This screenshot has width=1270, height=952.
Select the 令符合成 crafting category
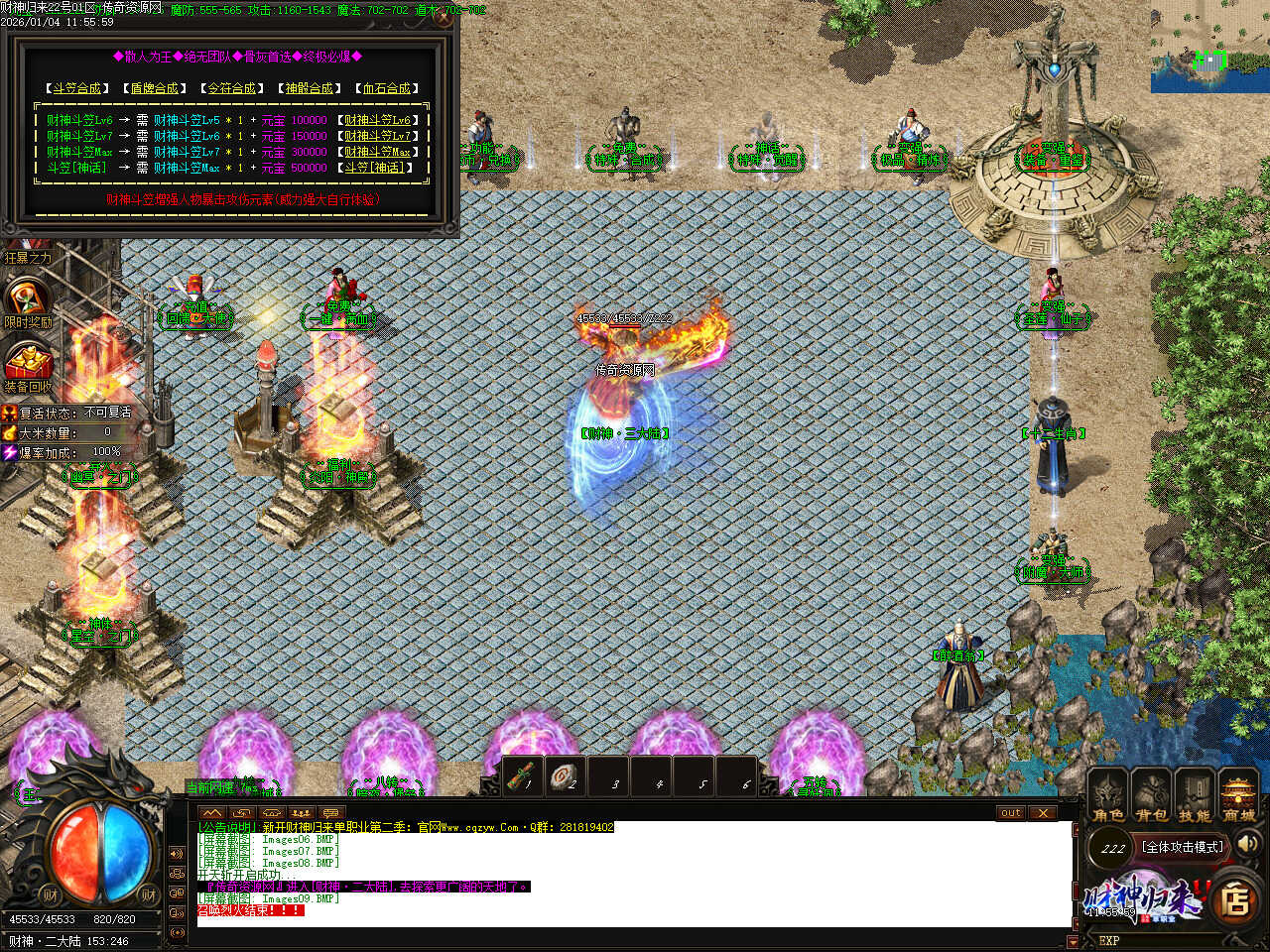click(231, 88)
